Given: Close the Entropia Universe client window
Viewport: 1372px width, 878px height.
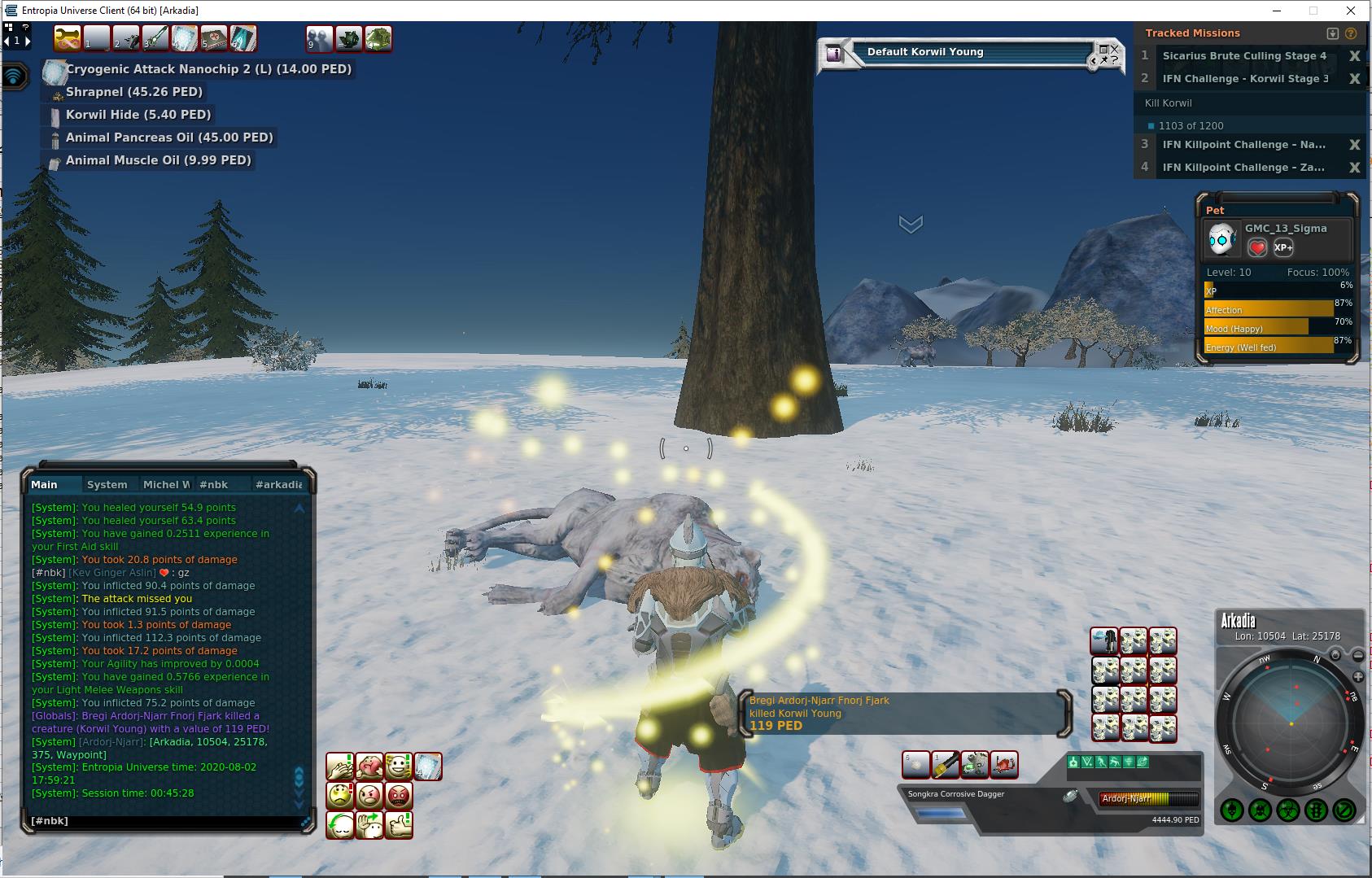Looking at the screenshot, I should (x=1352, y=11).
